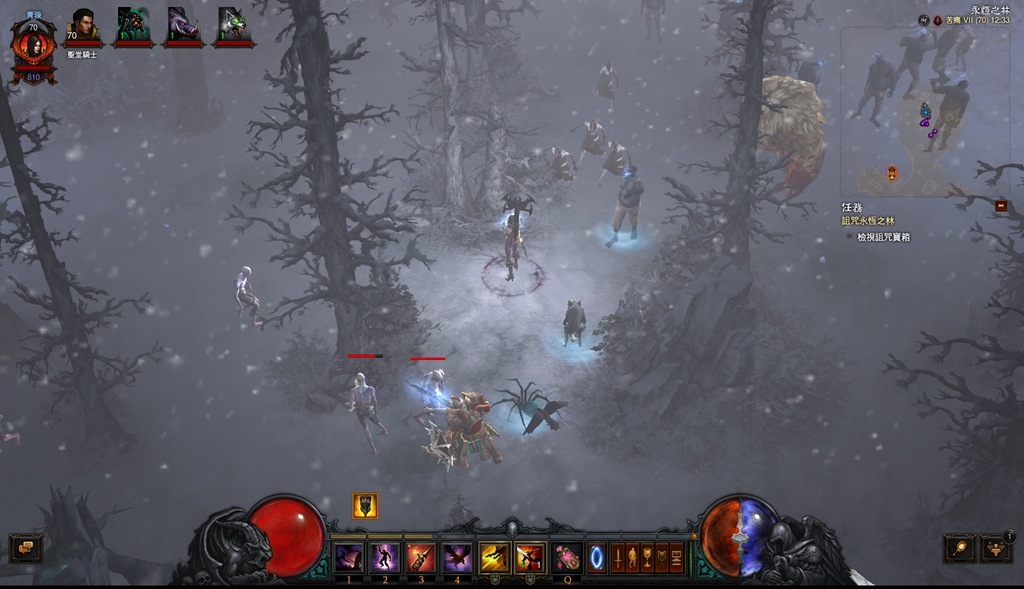Select the yellow left-mouse attack skill
Image resolution: width=1024 pixels, height=589 pixels.
click(494, 557)
